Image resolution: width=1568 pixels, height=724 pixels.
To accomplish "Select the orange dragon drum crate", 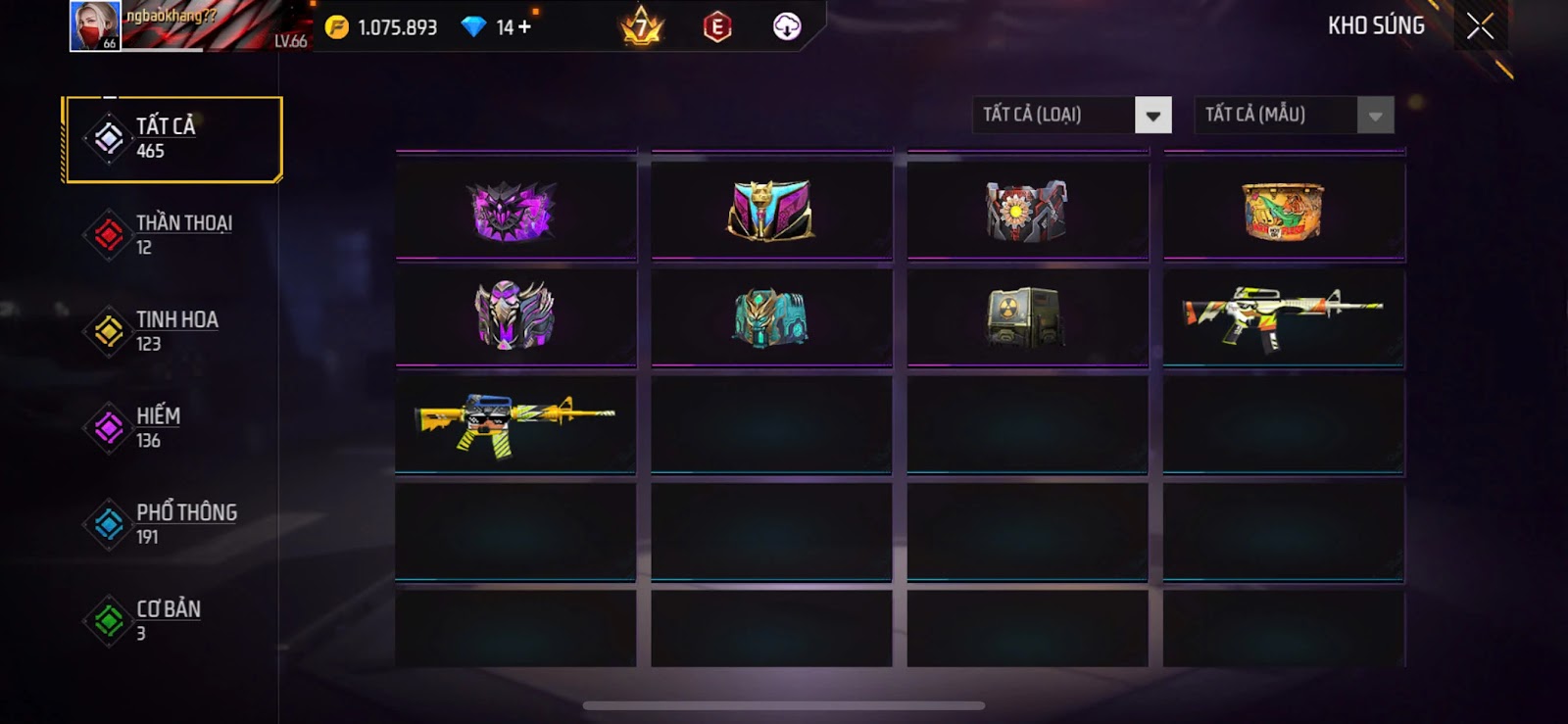I will coord(1283,211).
